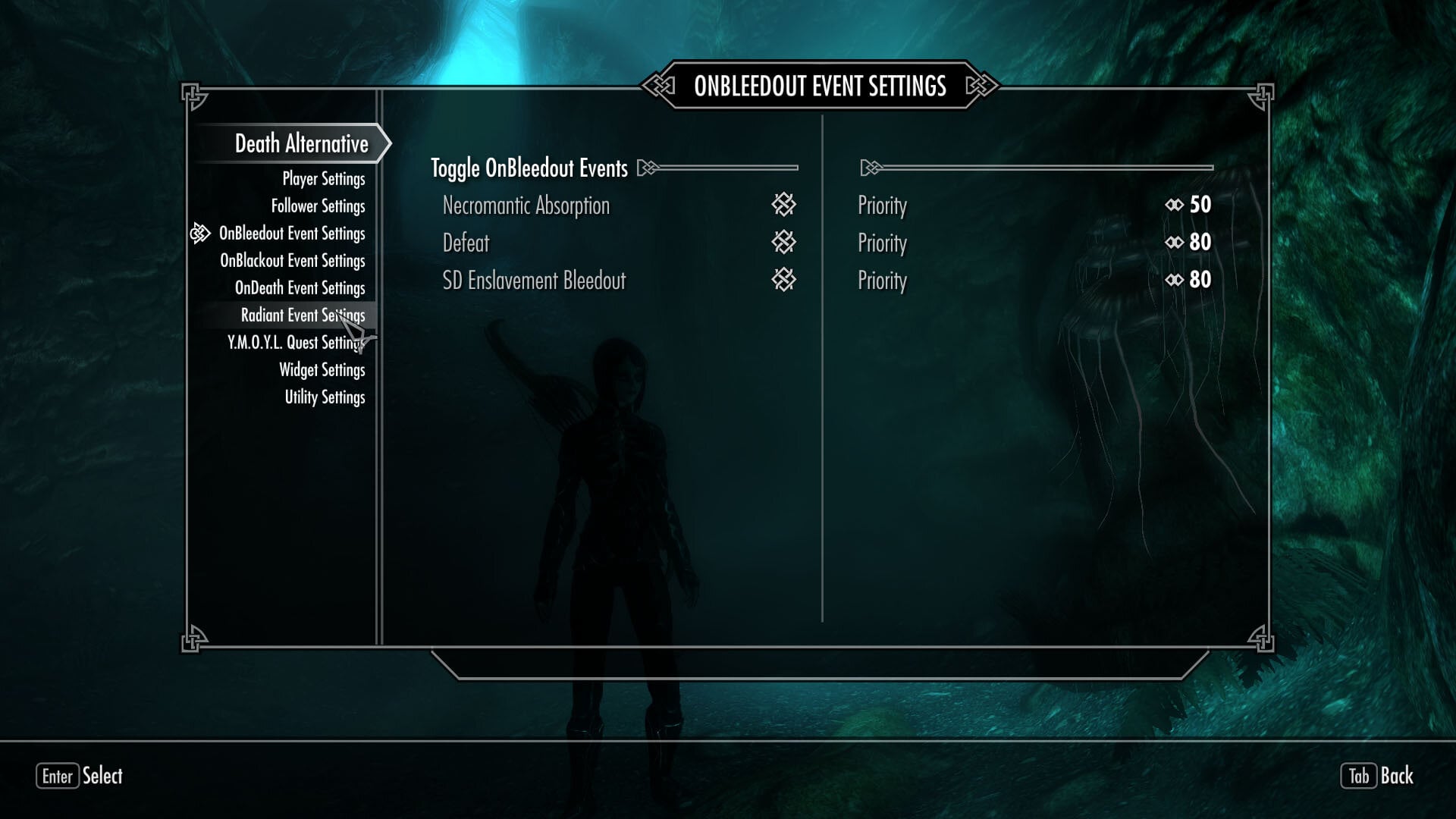Toggle the Defeat event knot icon

(x=785, y=243)
